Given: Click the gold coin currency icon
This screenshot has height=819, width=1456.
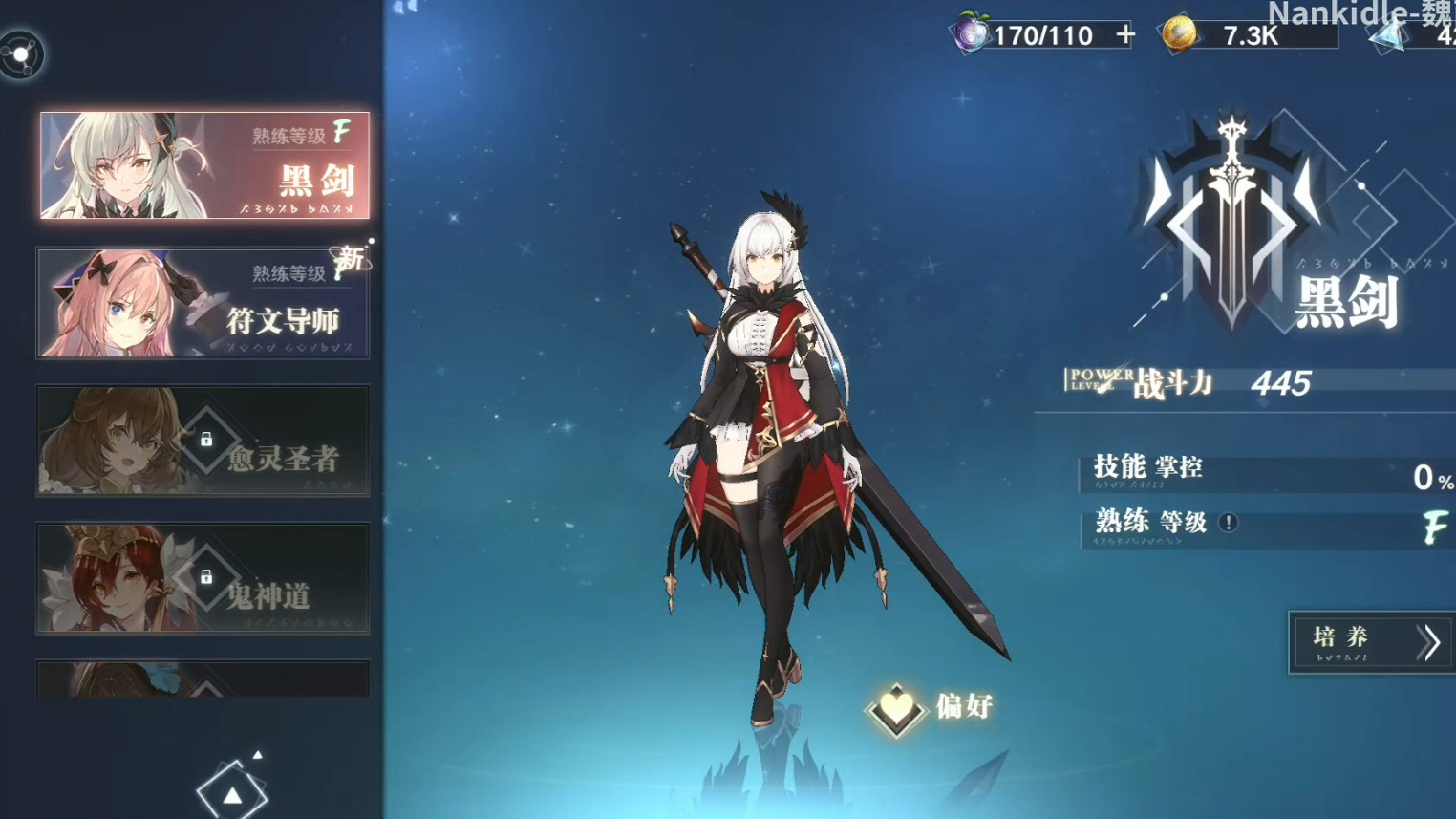Looking at the screenshot, I should click(x=1179, y=34).
